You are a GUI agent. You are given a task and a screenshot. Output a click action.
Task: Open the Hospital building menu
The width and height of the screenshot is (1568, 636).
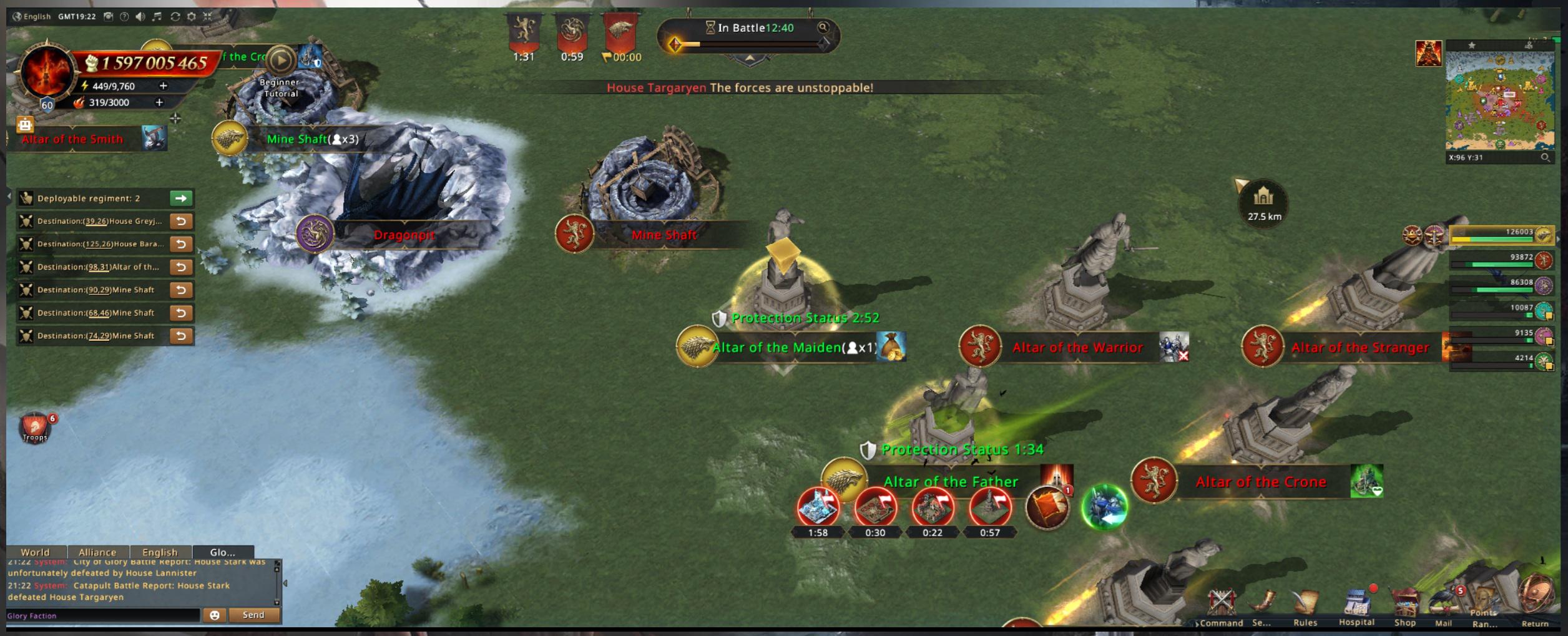[1356, 604]
